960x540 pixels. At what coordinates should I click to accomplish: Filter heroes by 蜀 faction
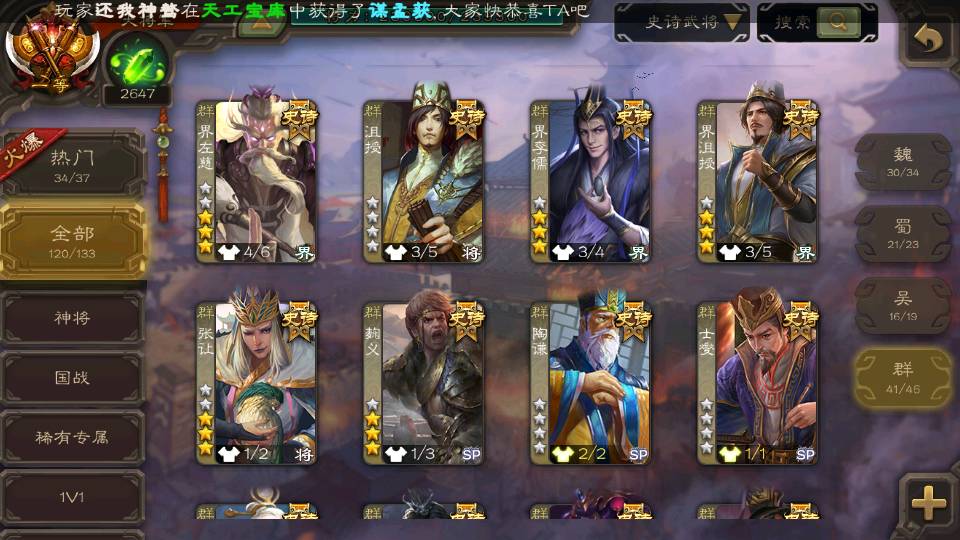coord(903,234)
